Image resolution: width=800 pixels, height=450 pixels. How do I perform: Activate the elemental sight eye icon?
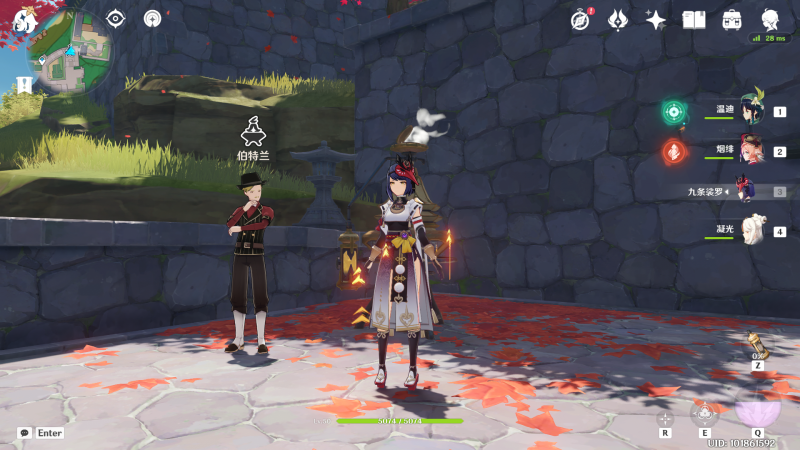pos(116,18)
